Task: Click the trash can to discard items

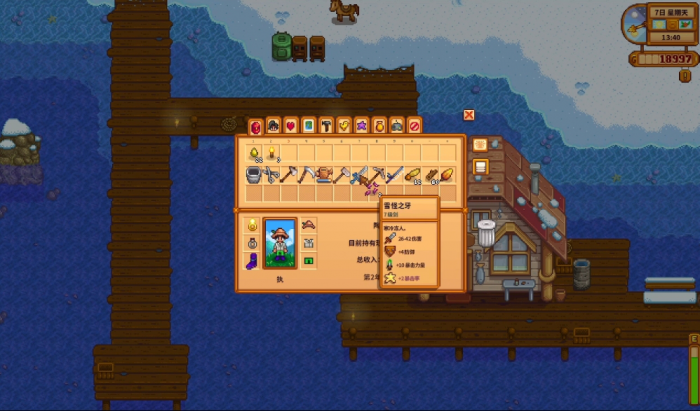Action: [486, 233]
